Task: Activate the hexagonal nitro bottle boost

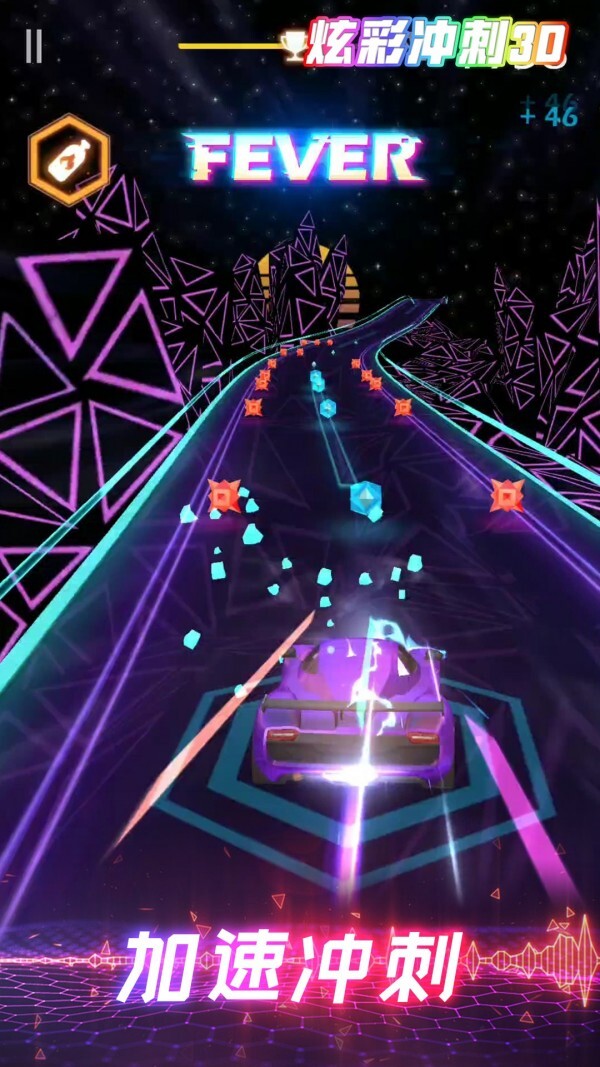Action: click(69, 159)
